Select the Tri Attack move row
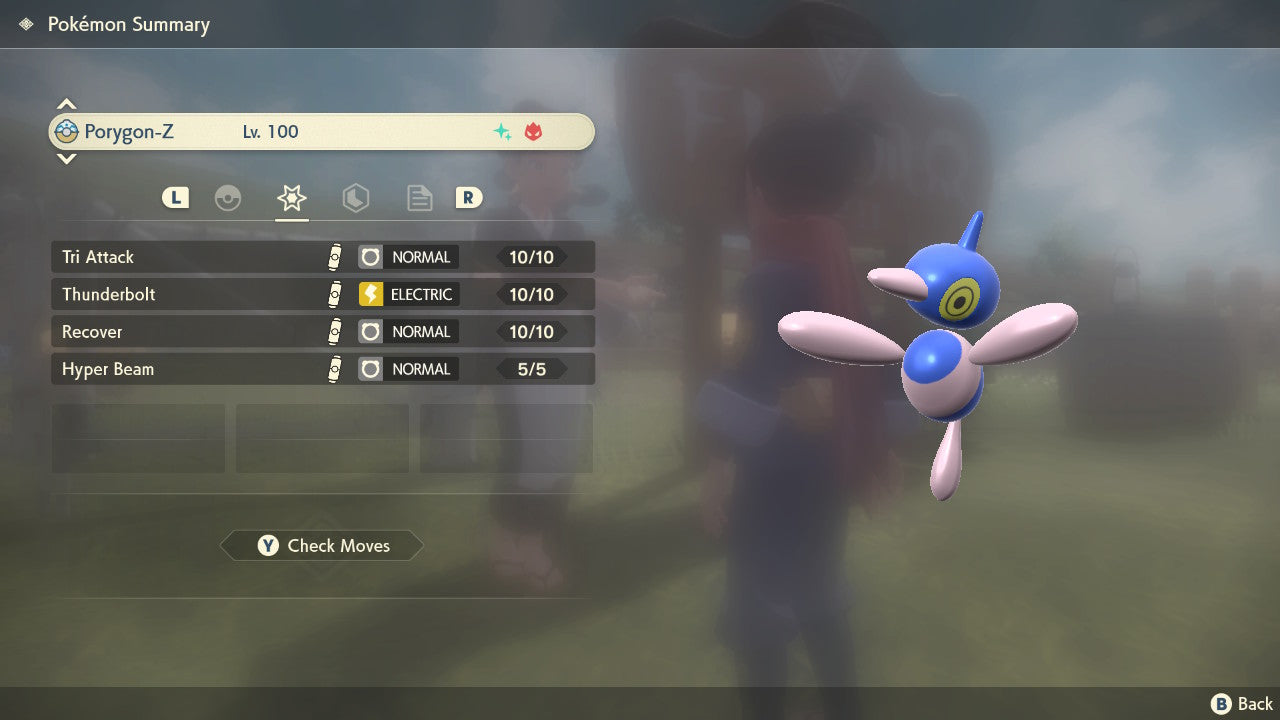The width and height of the screenshot is (1280, 720). coord(322,257)
